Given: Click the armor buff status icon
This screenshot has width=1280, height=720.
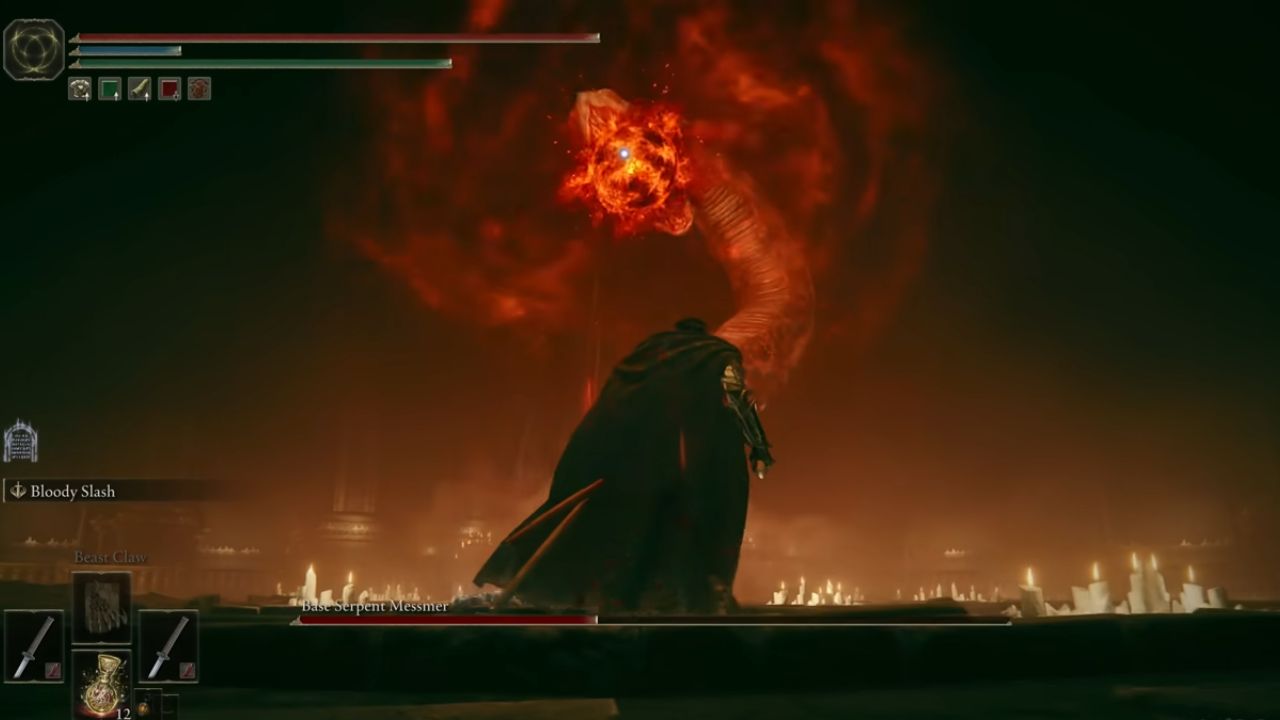Looking at the screenshot, I should 78,90.
